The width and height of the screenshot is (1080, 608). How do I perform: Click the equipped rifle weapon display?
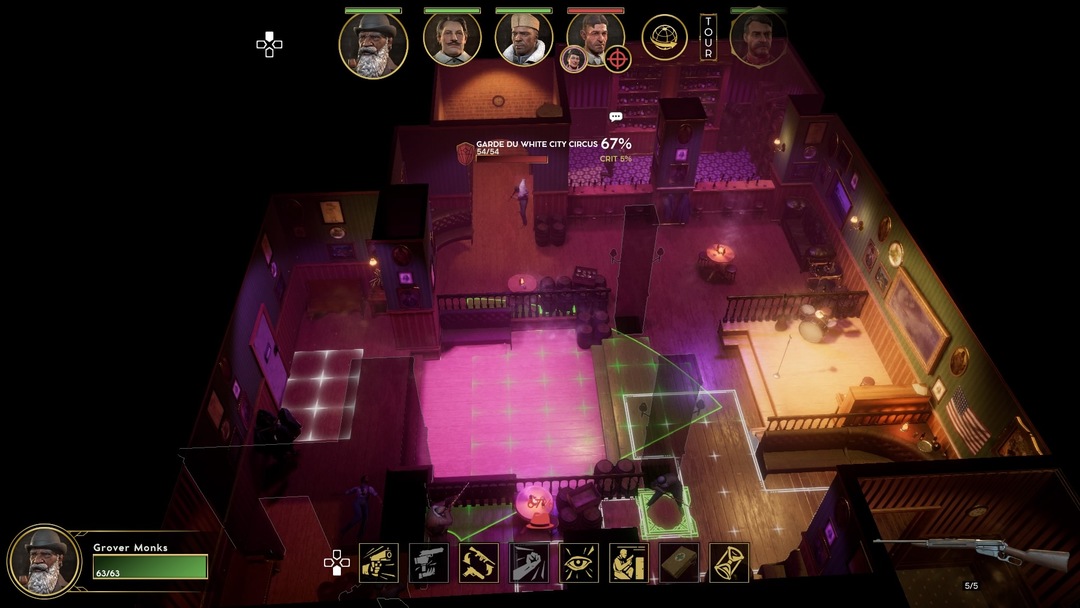click(968, 551)
